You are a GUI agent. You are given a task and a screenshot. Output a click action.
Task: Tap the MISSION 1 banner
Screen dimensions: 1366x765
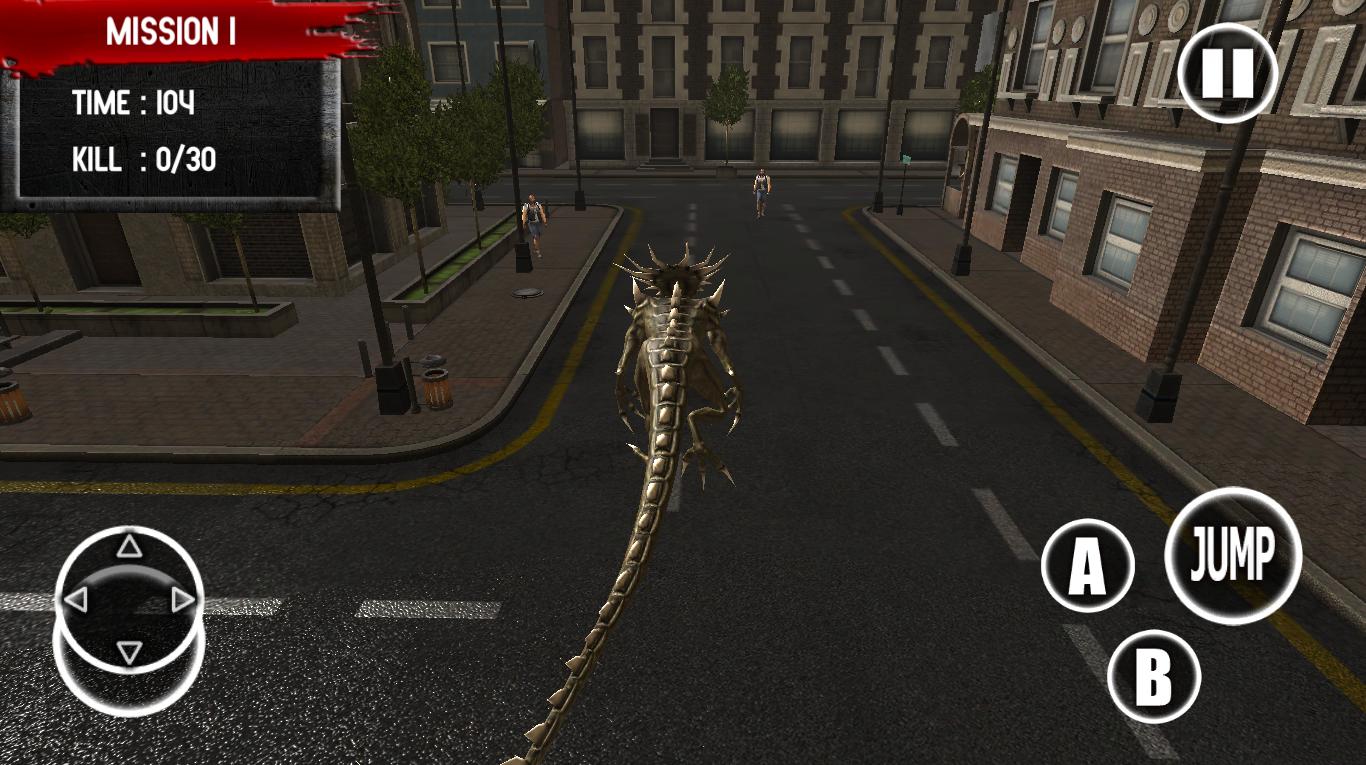[172, 30]
